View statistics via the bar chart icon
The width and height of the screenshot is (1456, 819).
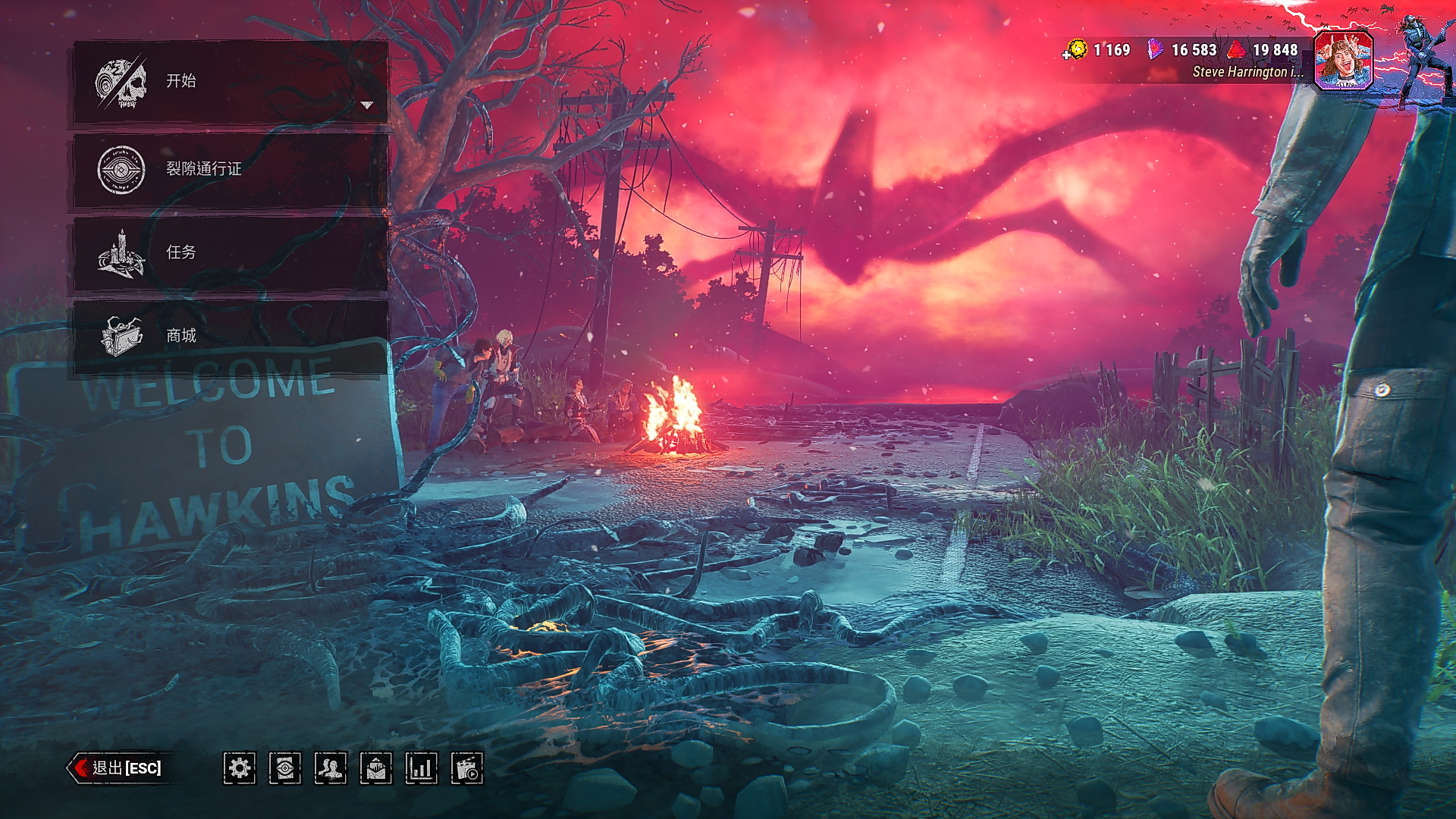[422, 768]
